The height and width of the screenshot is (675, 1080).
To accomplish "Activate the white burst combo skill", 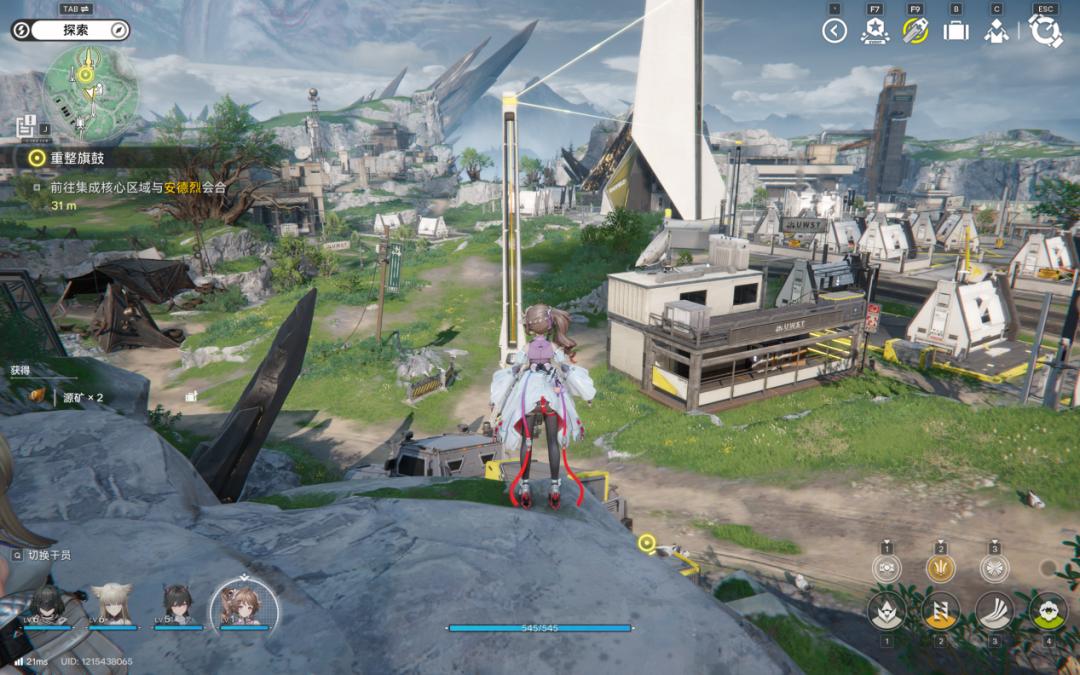I will coord(994,568).
